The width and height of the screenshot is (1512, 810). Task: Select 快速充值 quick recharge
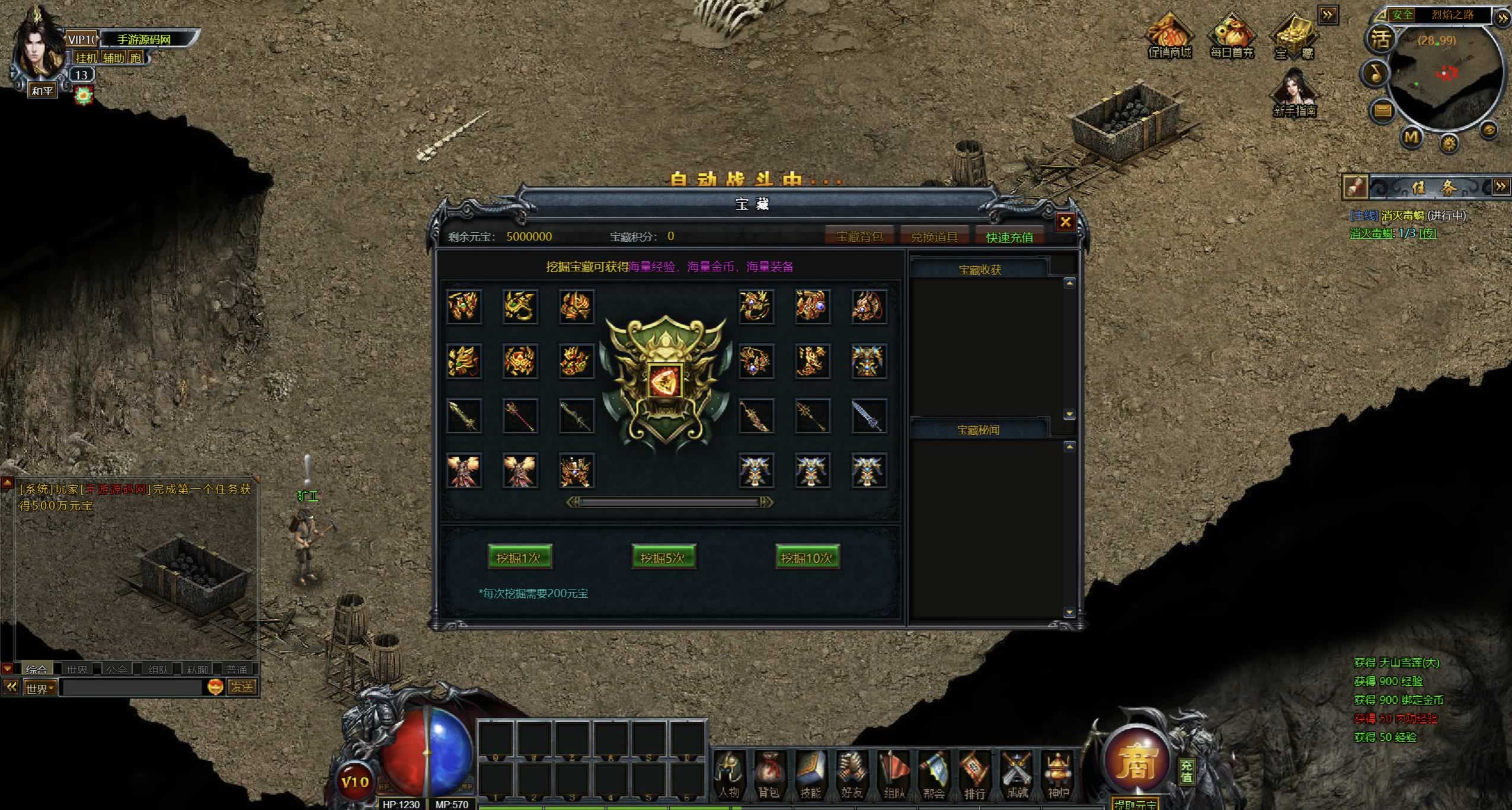tap(1009, 237)
